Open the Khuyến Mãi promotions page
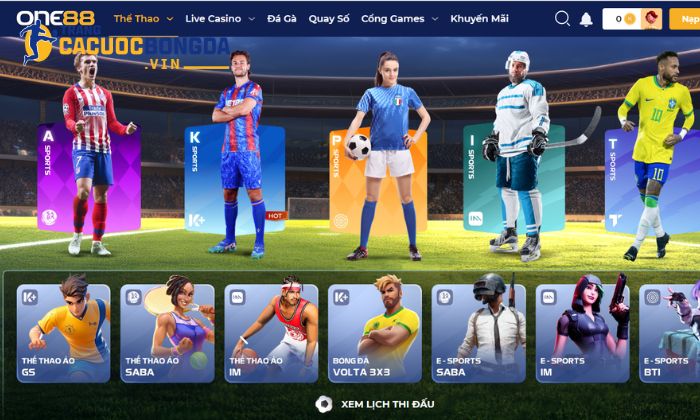This screenshot has height=420, width=700. click(479, 19)
